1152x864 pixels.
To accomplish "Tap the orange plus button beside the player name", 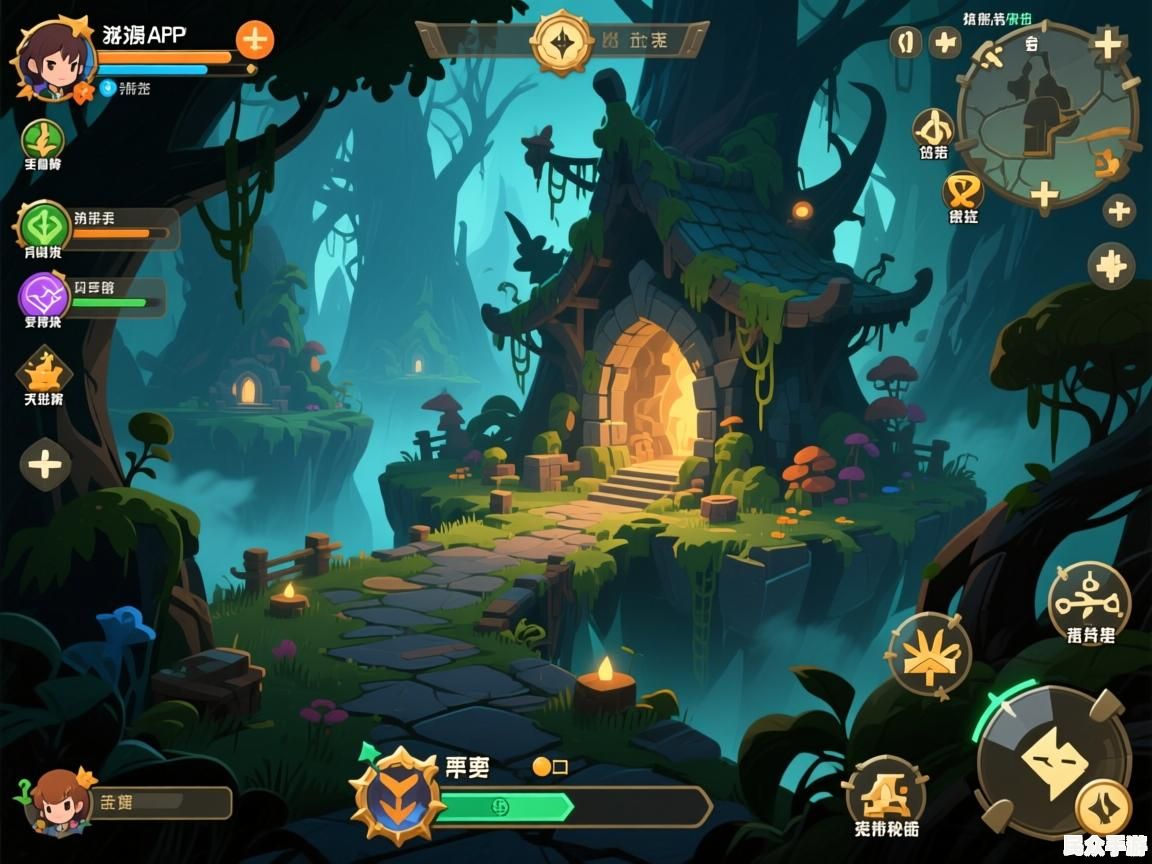I will pyautogui.click(x=255, y=40).
